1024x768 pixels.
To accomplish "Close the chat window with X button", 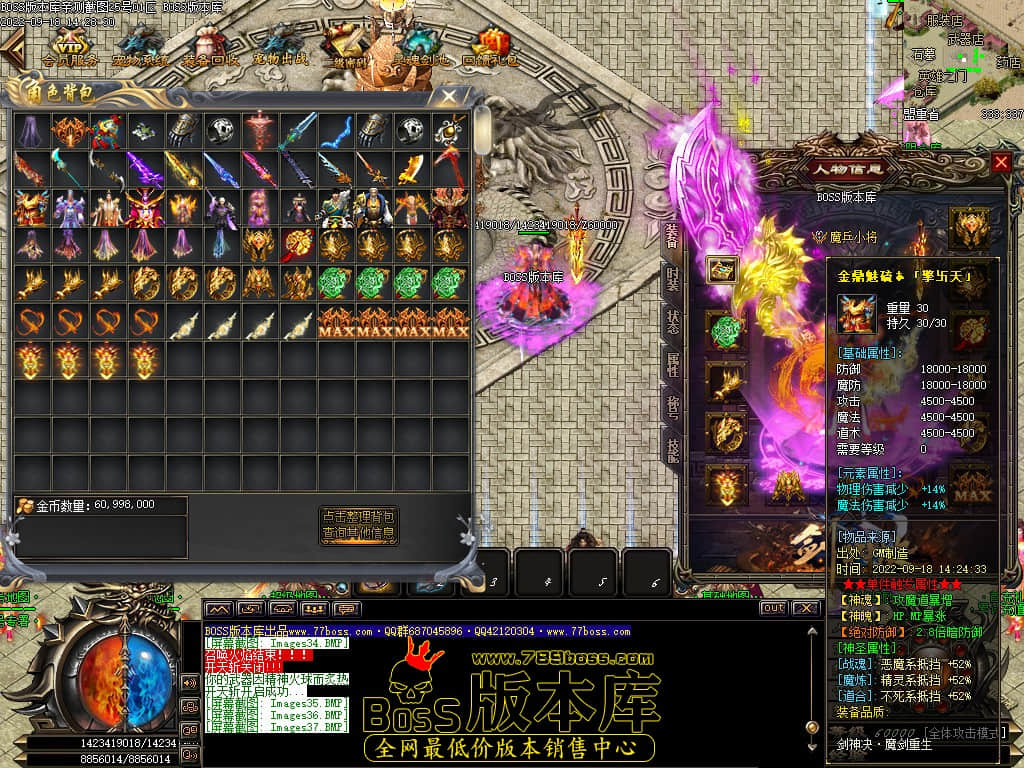I will (804, 608).
